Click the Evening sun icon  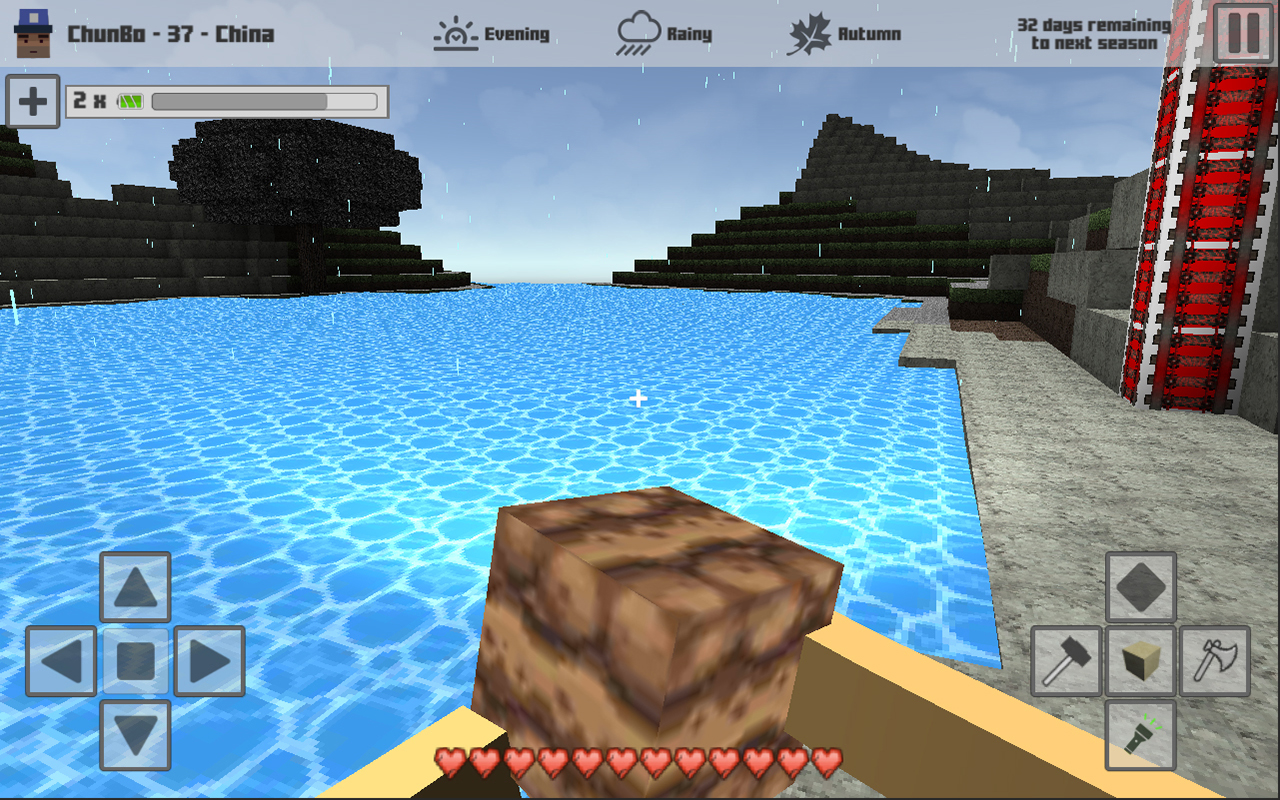coord(455,31)
